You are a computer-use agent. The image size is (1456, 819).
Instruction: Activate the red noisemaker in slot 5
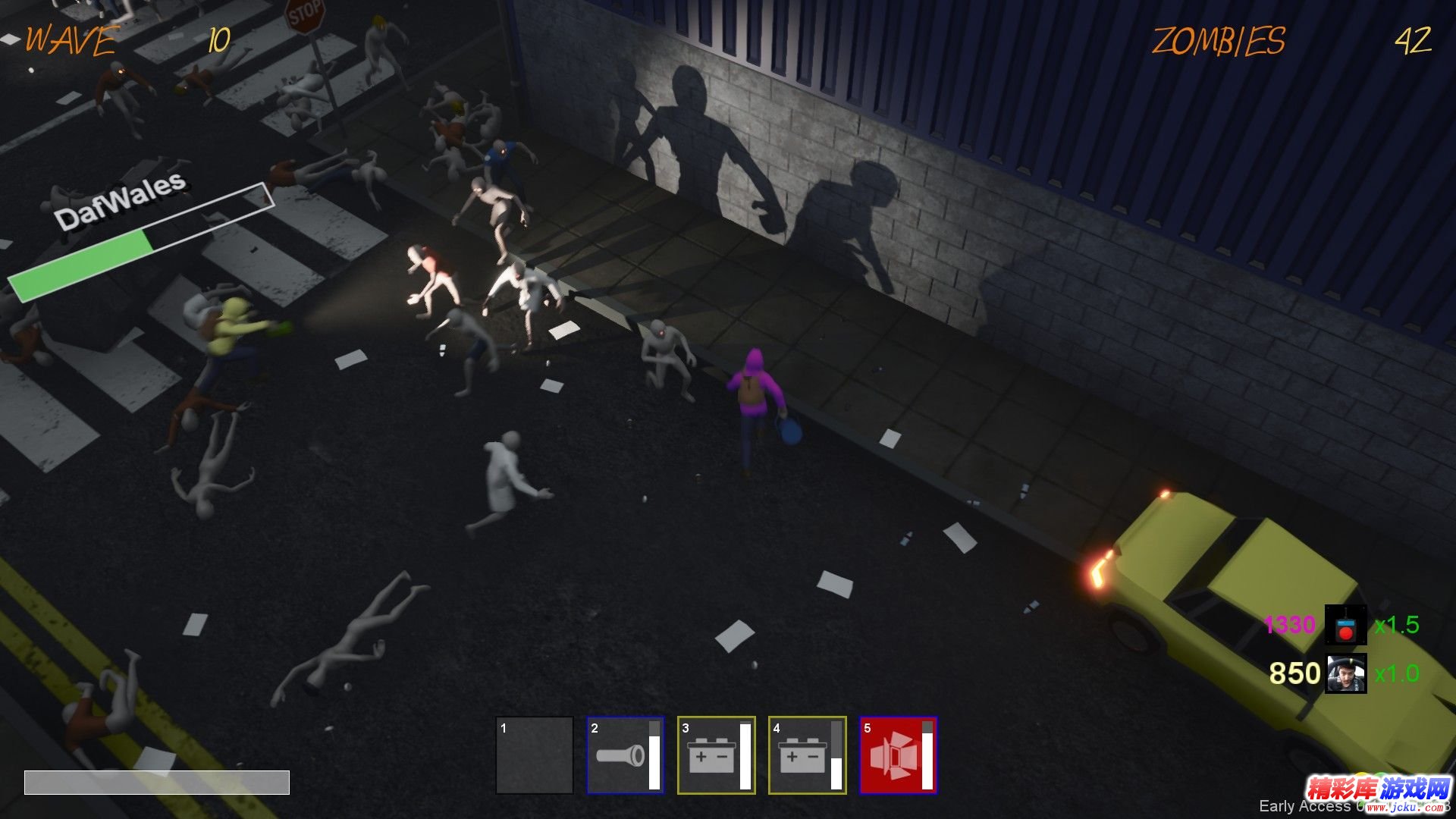point(898,755)
